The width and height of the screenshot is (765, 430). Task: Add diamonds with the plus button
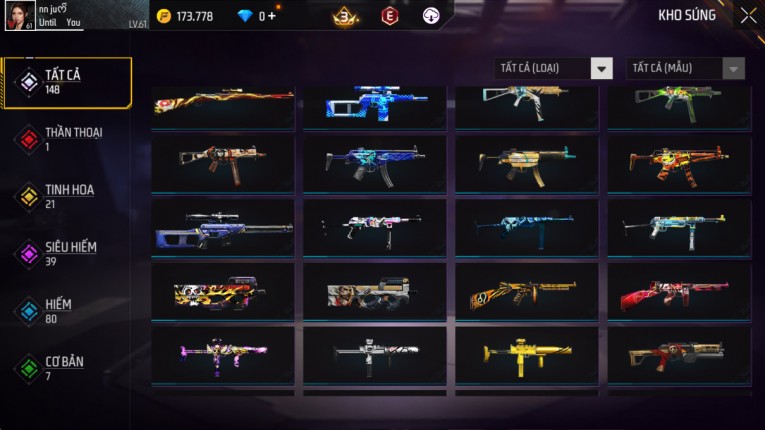272,16
